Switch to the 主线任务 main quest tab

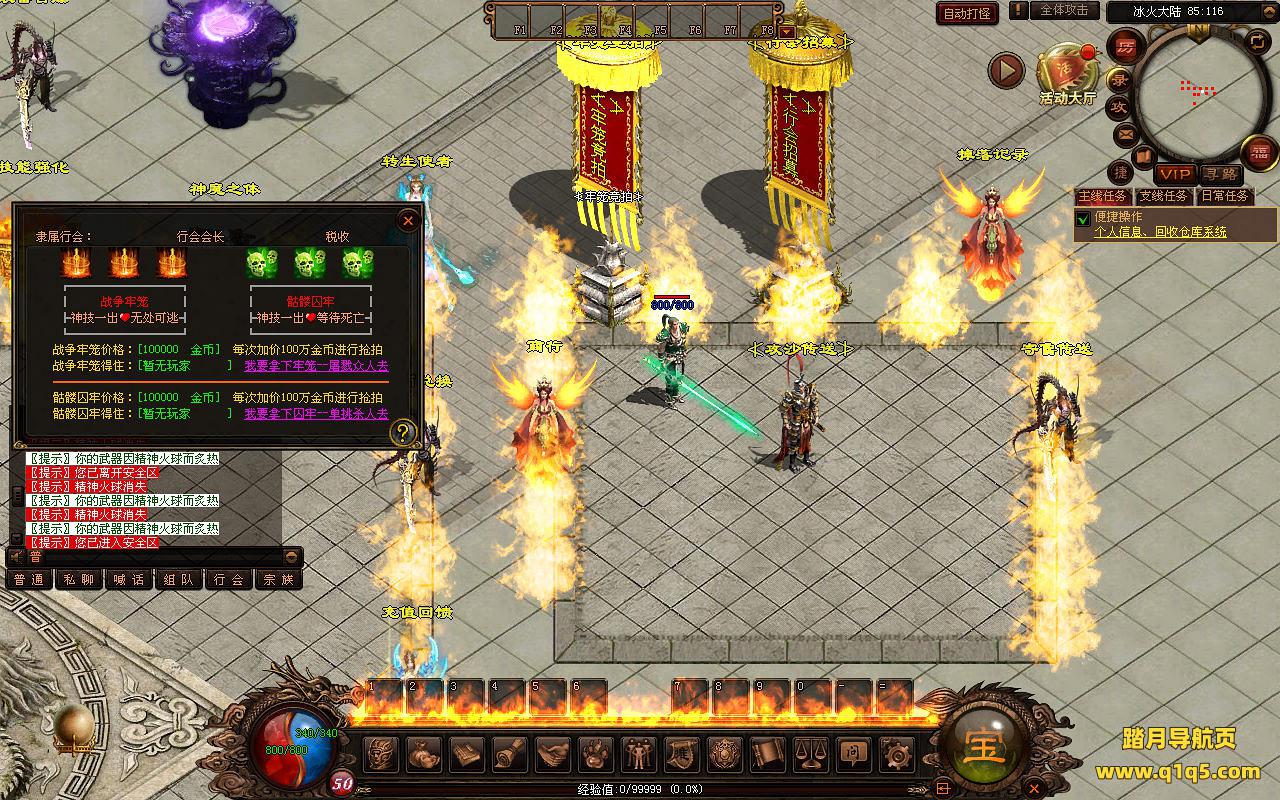(x=1102, y=196)
